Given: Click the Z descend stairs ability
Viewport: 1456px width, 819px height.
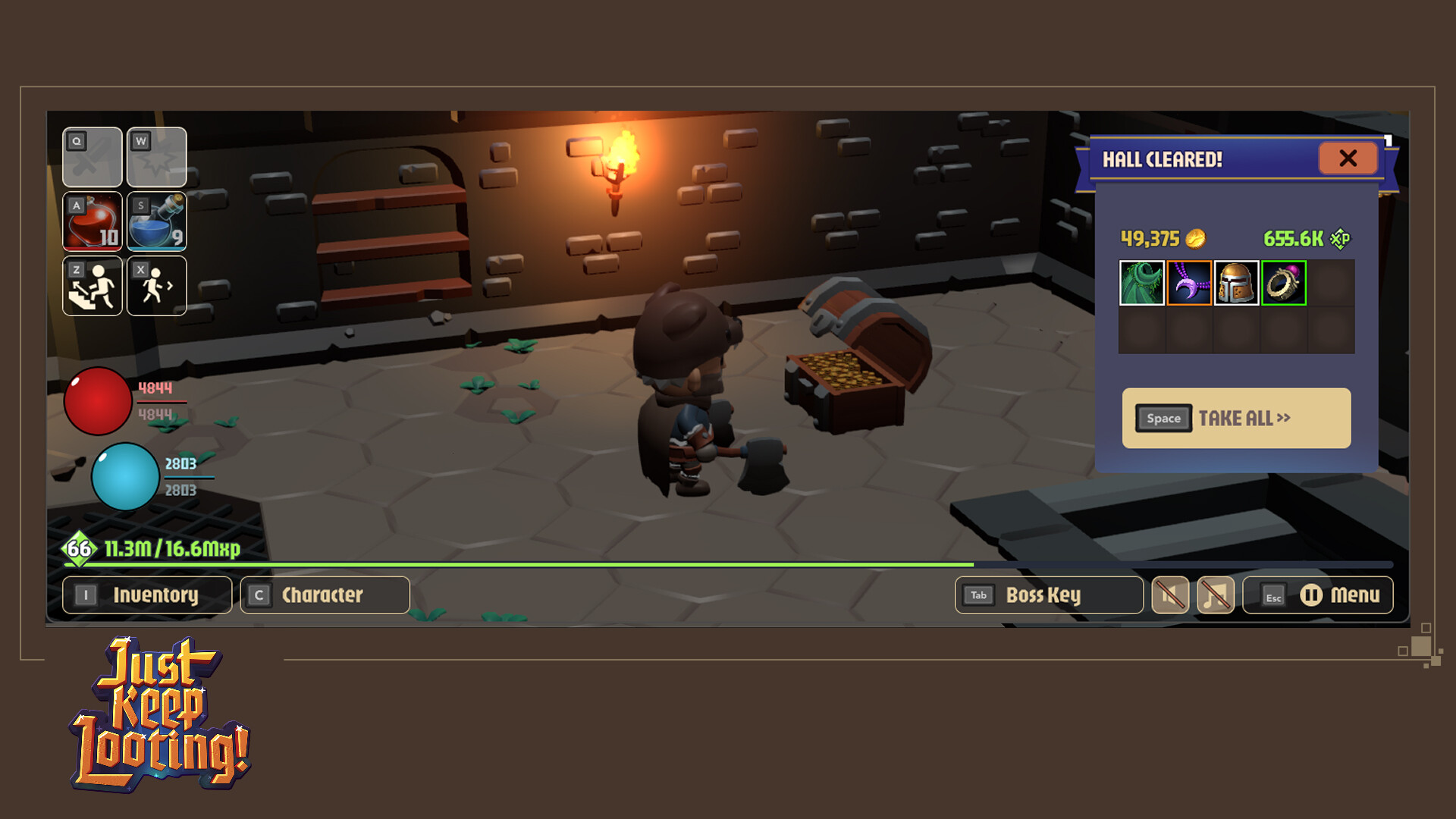Looking at the screenshot, I should 92,286.
